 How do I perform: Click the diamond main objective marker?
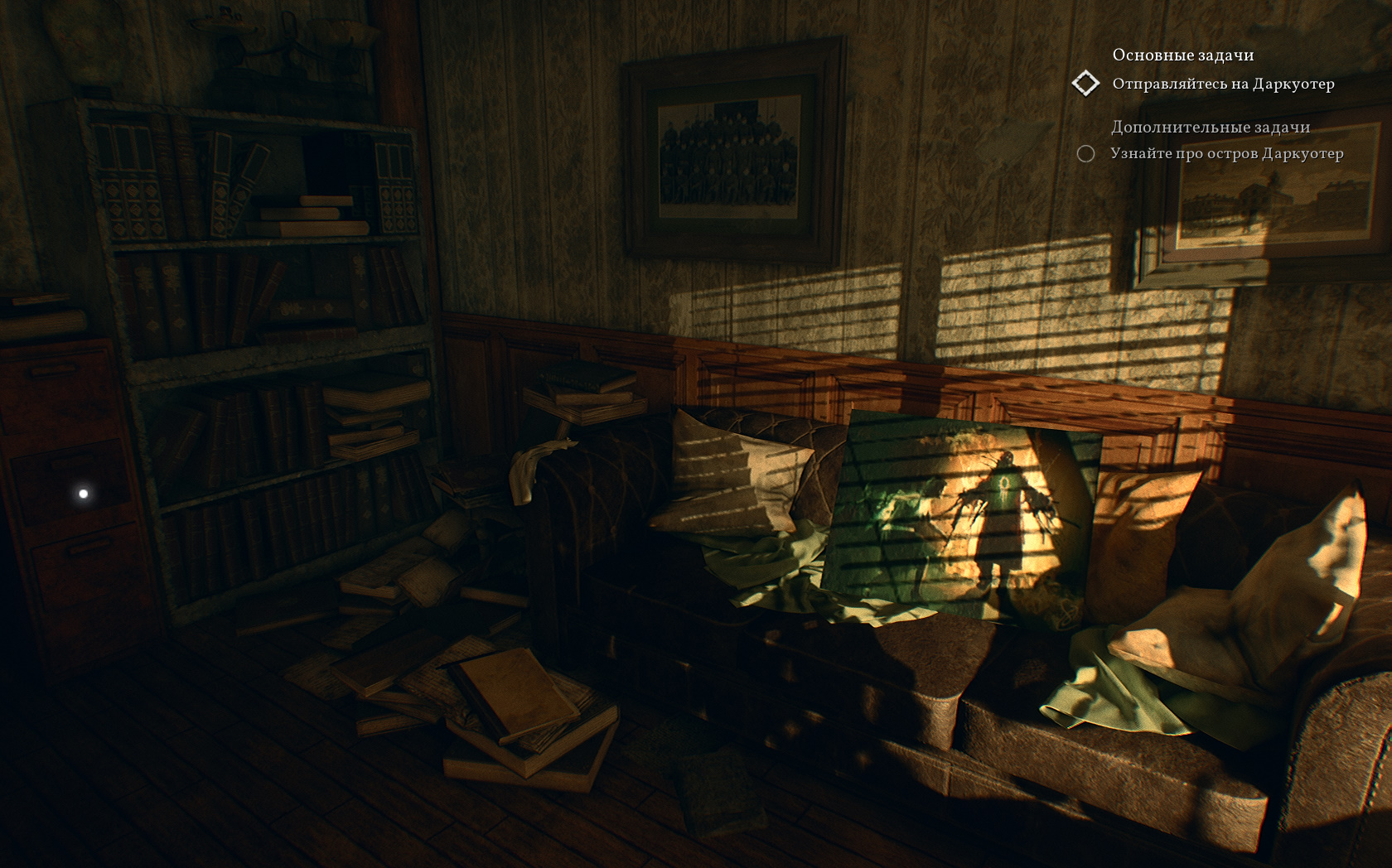coord(1085,83)
